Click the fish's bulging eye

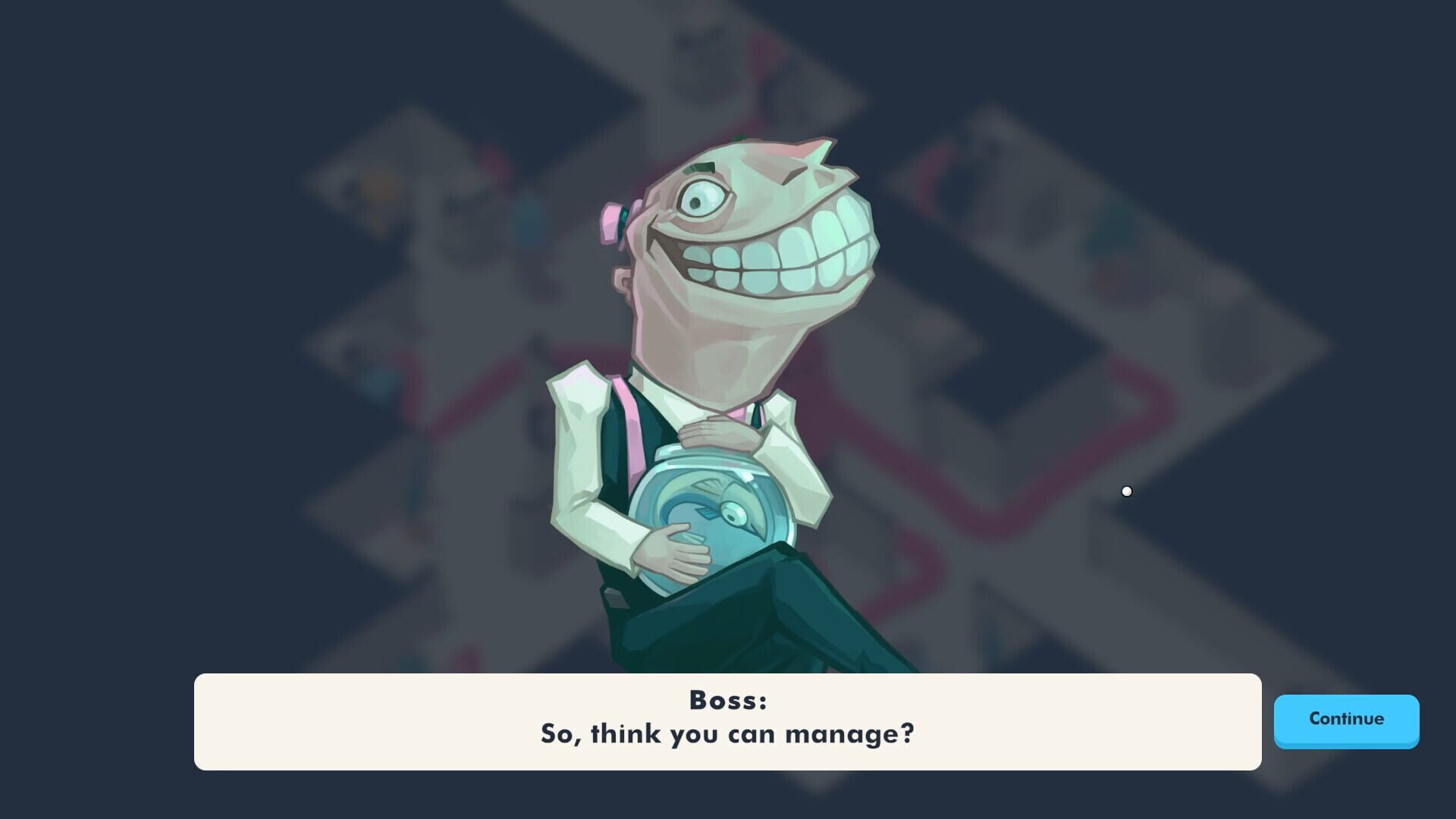[733, 514]
